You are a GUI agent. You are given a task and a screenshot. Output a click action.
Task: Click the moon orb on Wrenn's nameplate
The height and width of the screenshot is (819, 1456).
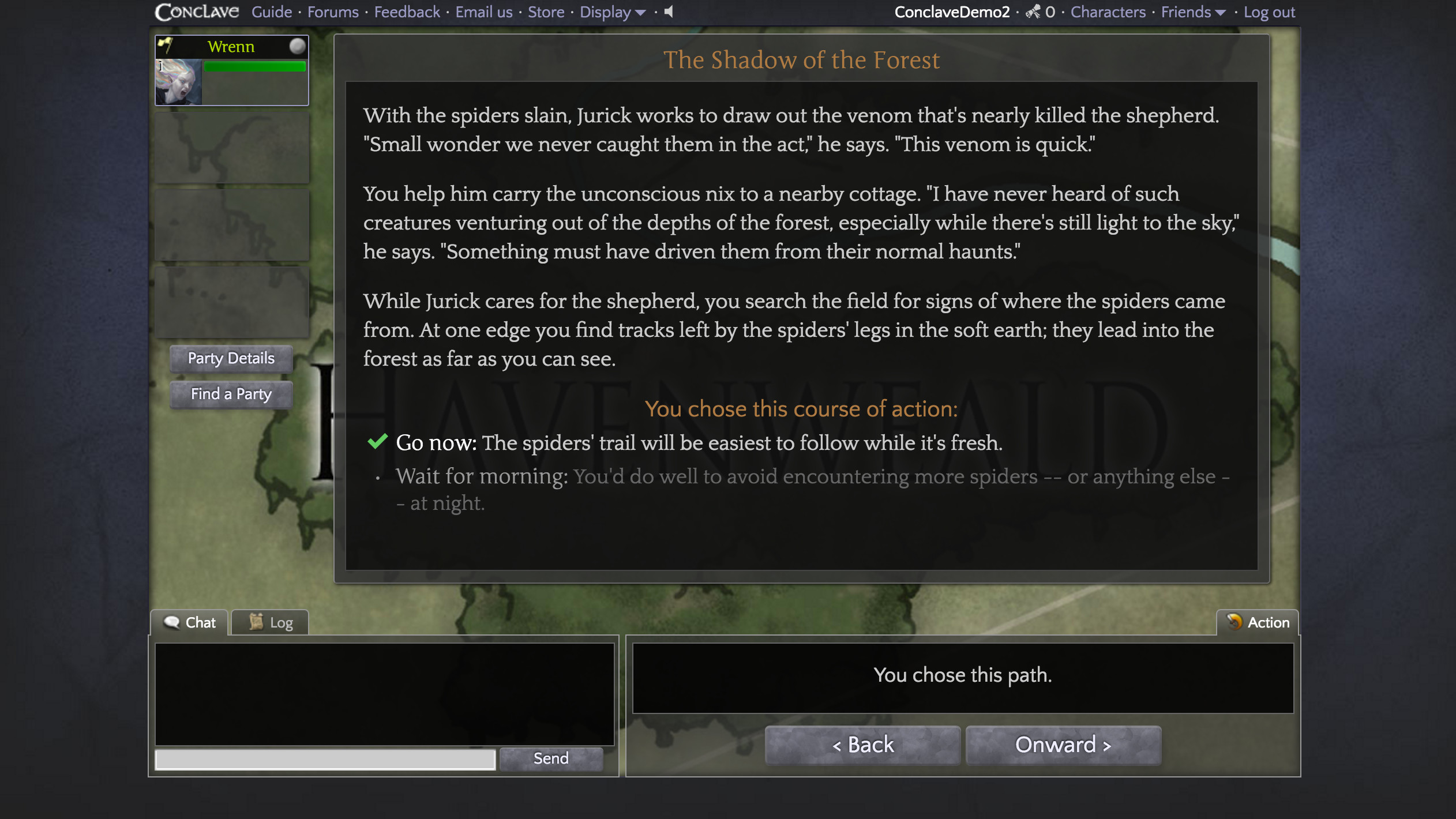297,47
